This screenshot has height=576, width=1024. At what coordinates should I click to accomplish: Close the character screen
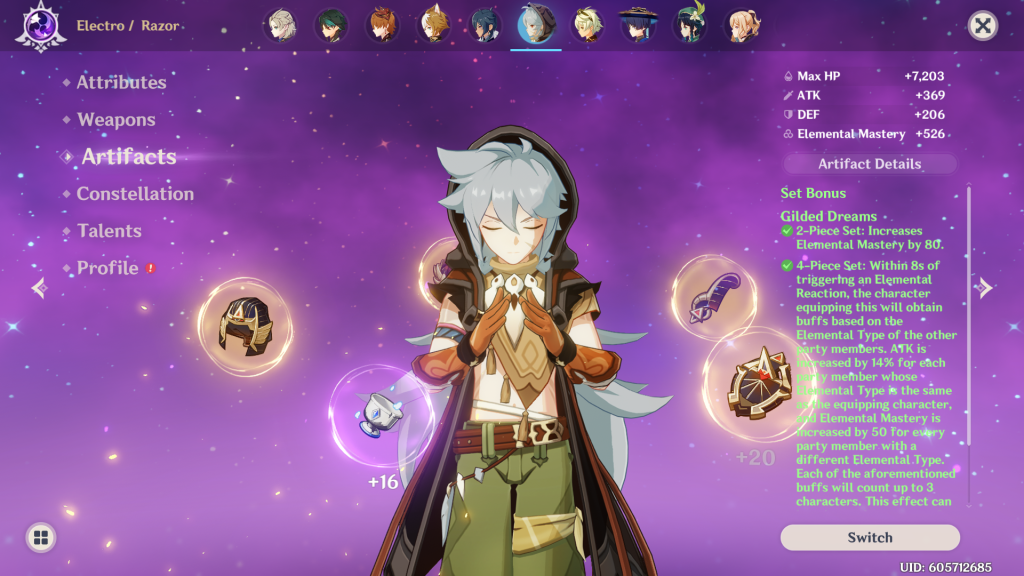(x=983, y=26)
